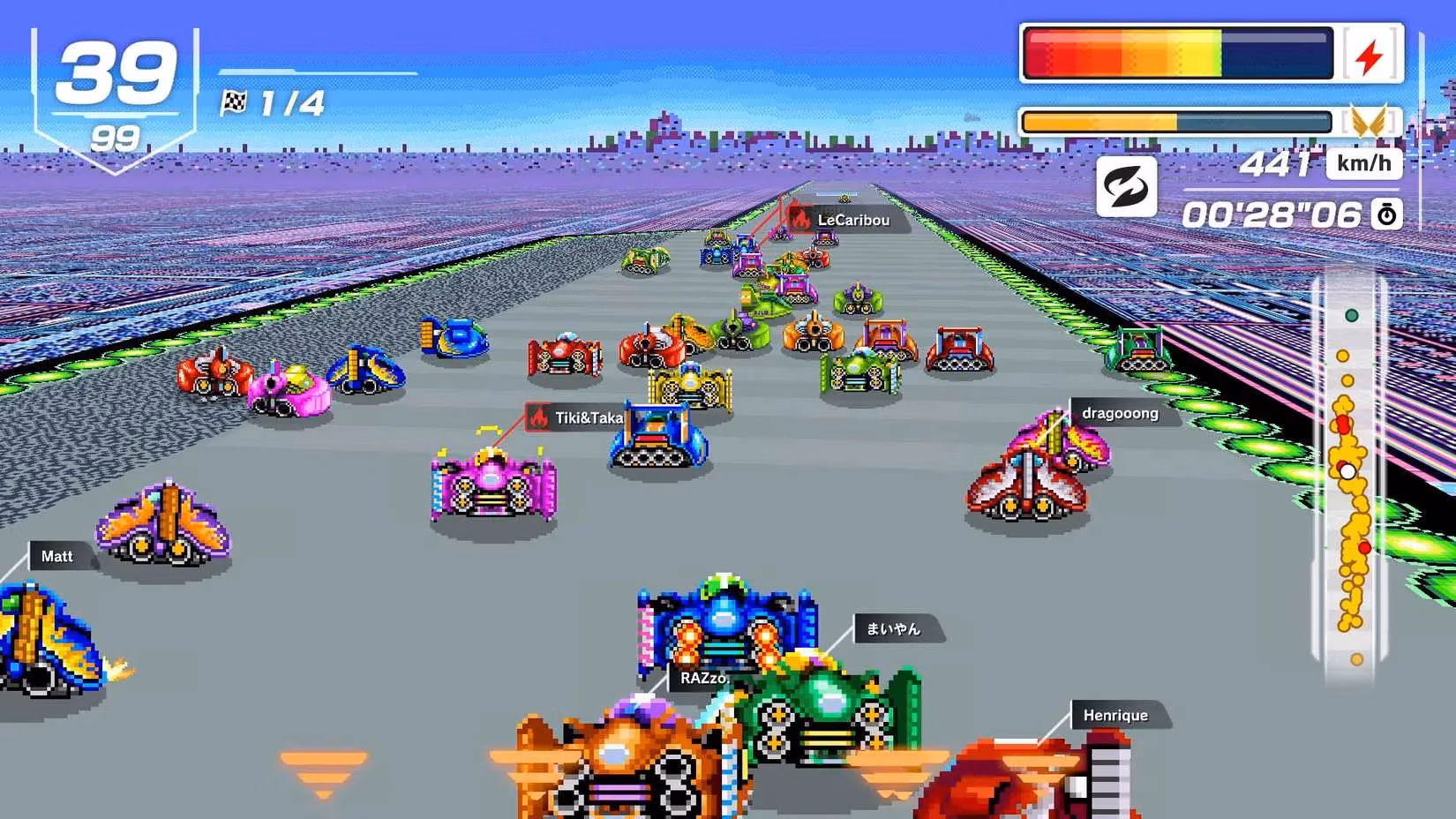Choose the Henrique player name tag

click(x=1115, y=715)
